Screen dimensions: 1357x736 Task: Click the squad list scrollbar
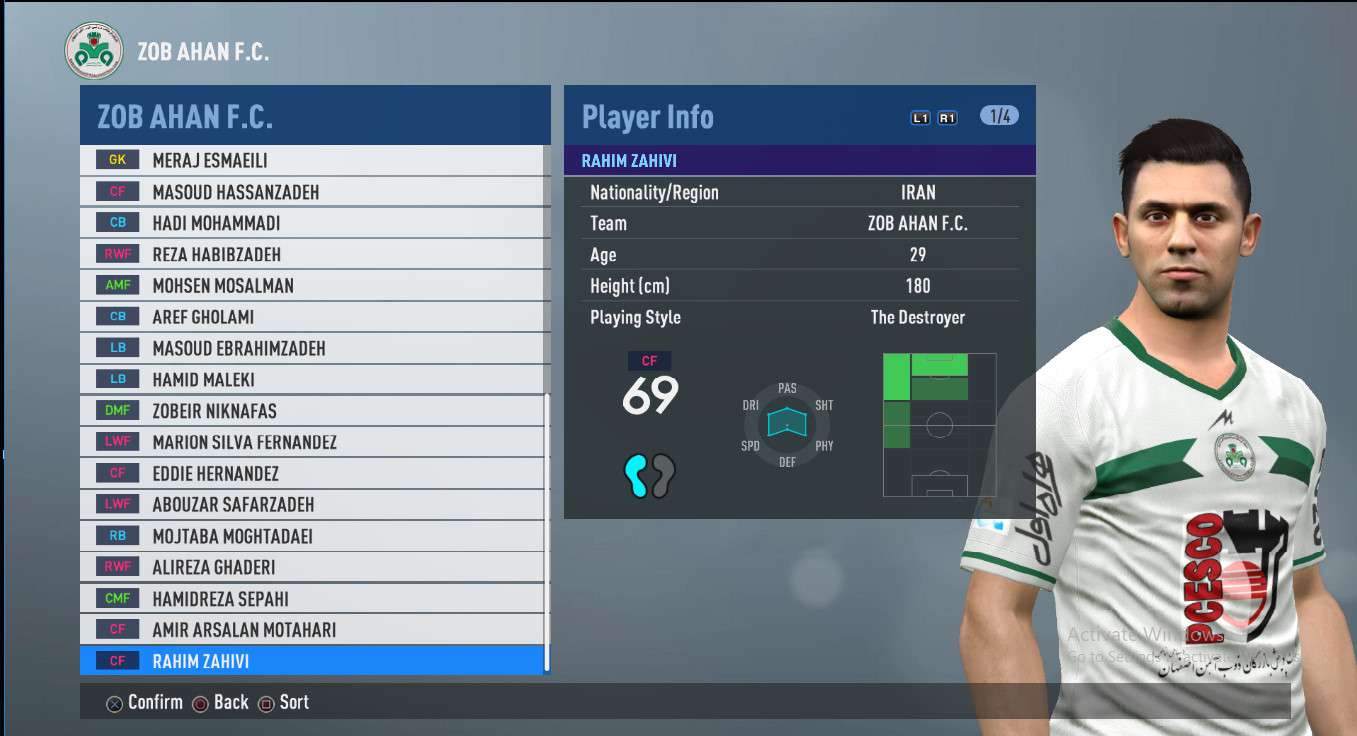tap(546, 530)
